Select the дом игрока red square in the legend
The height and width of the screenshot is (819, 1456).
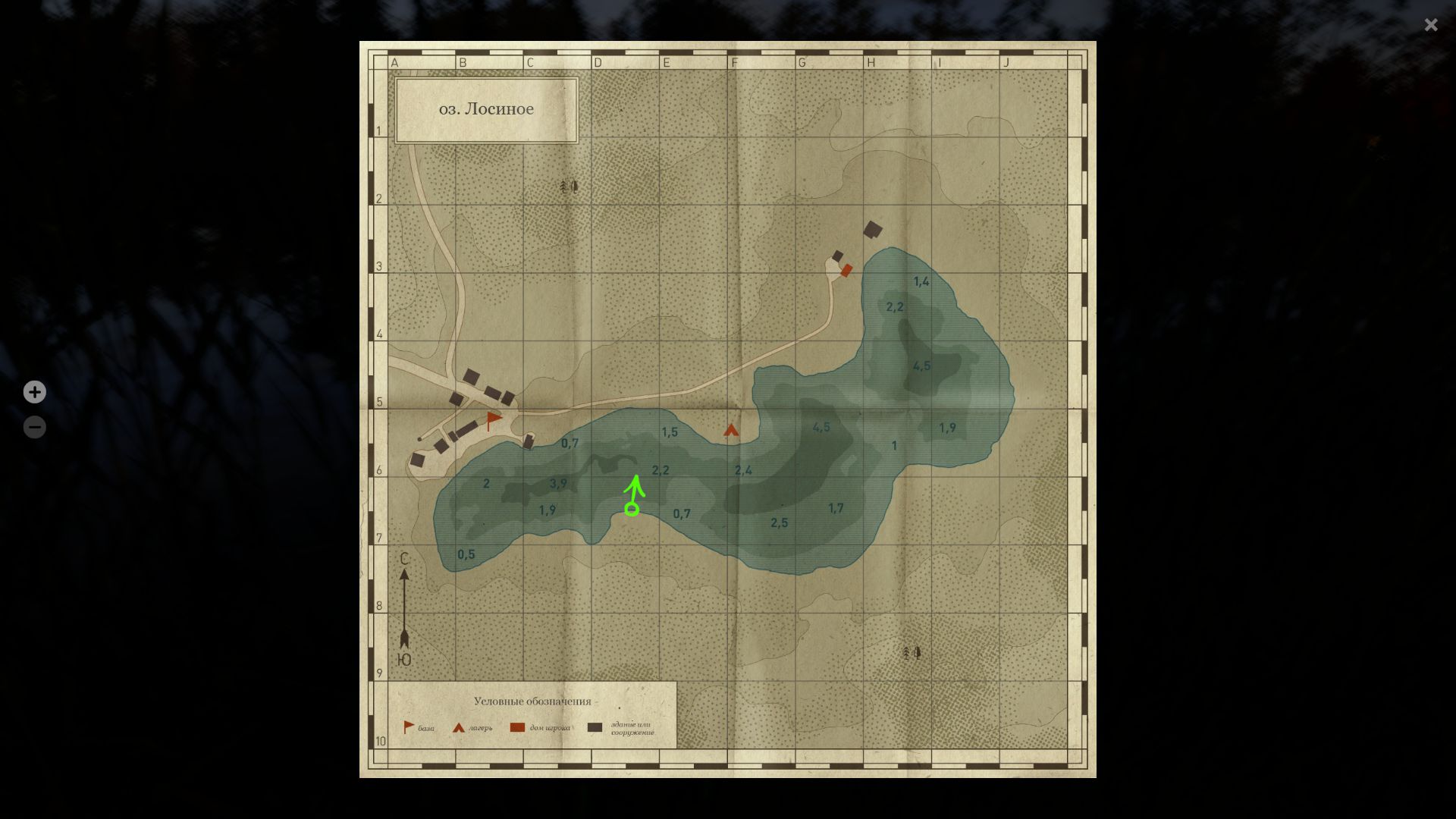518,726
